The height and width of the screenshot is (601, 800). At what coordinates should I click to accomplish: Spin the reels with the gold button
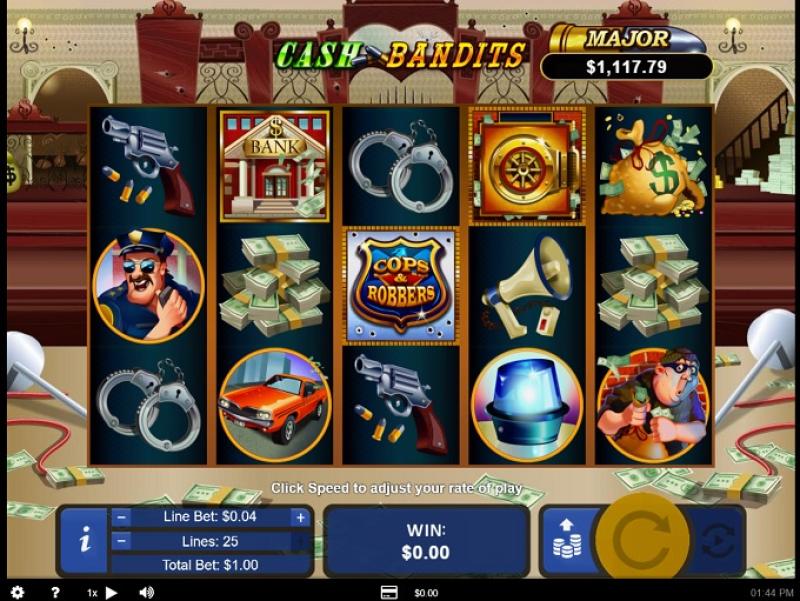[x=640, y=541]
